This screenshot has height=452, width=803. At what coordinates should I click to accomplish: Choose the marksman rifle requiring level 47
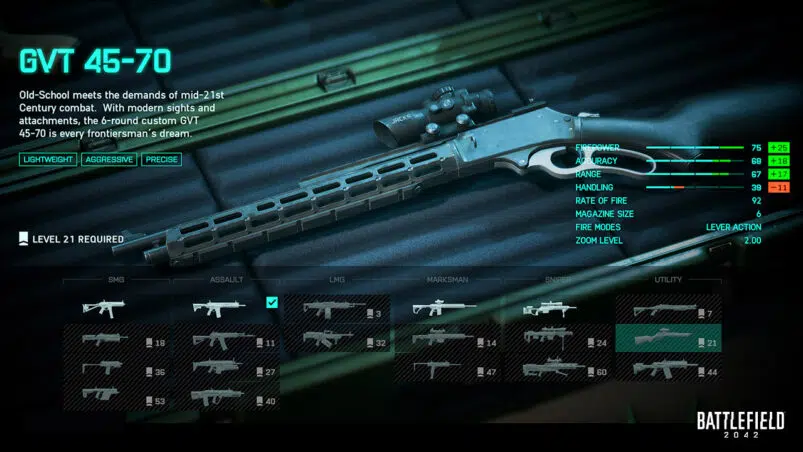point(448,370)
